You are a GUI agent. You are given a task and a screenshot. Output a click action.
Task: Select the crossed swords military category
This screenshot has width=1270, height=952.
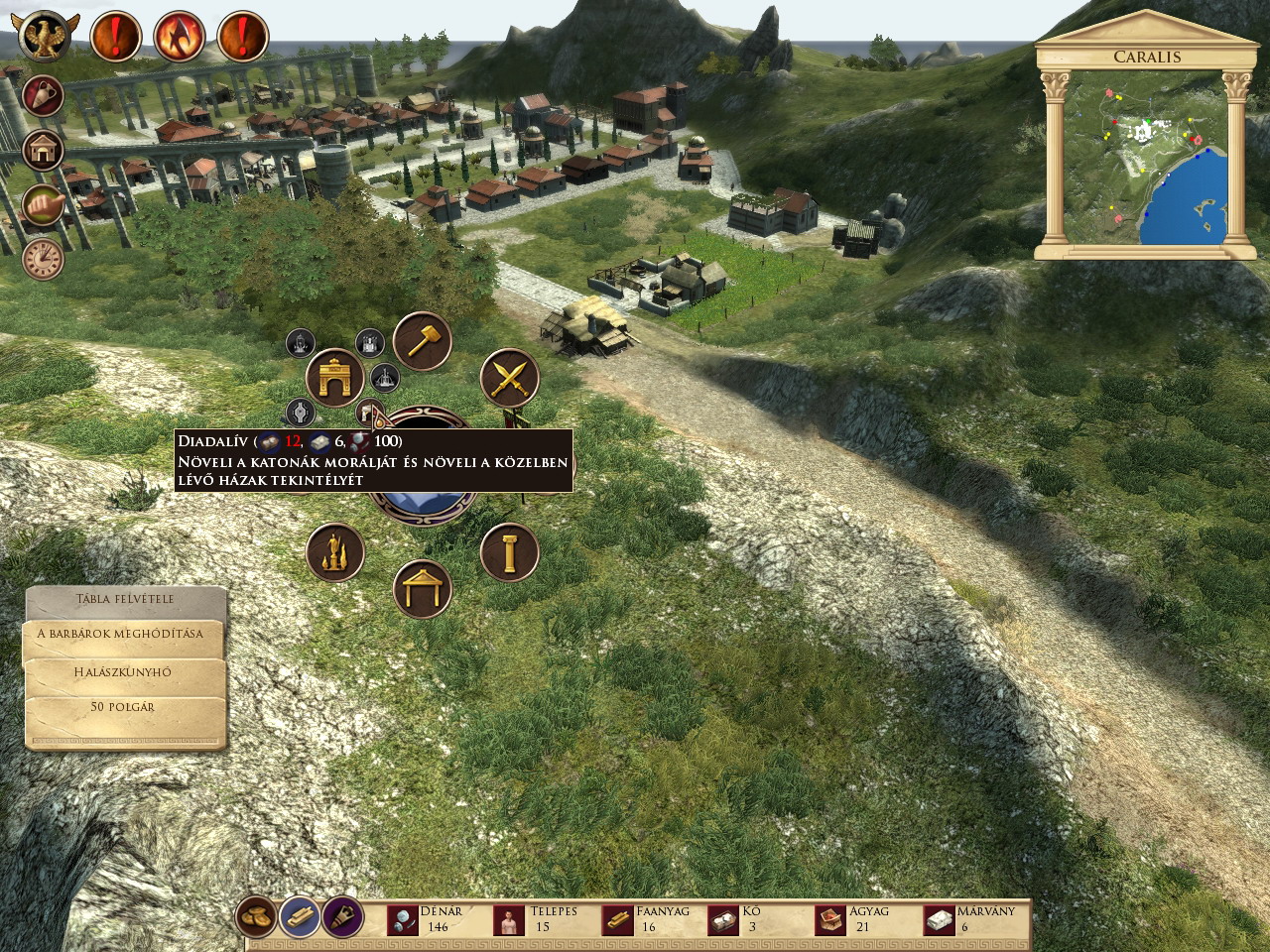510,378
